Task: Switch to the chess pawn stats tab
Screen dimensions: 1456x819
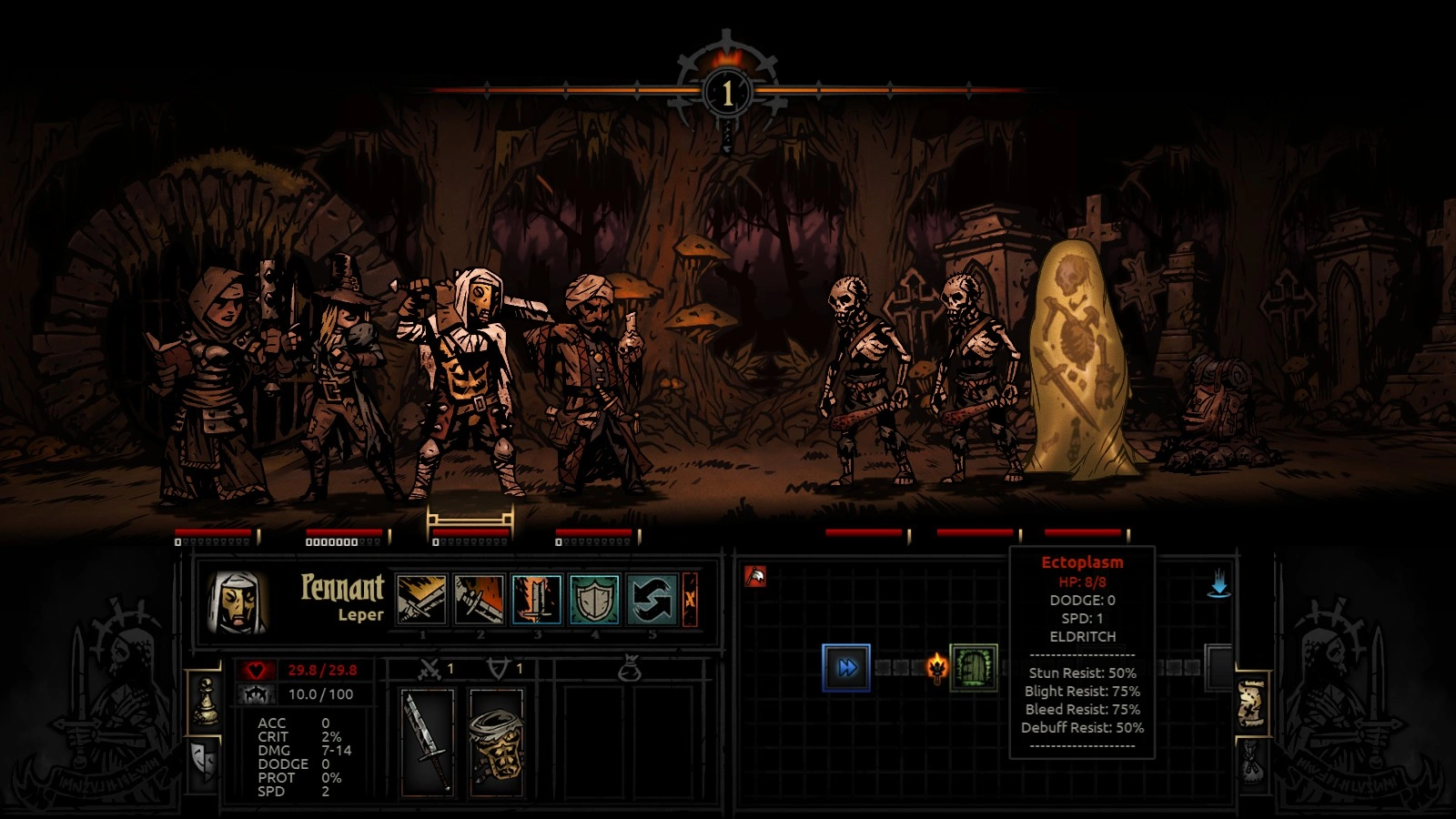Action: point(206,703)
